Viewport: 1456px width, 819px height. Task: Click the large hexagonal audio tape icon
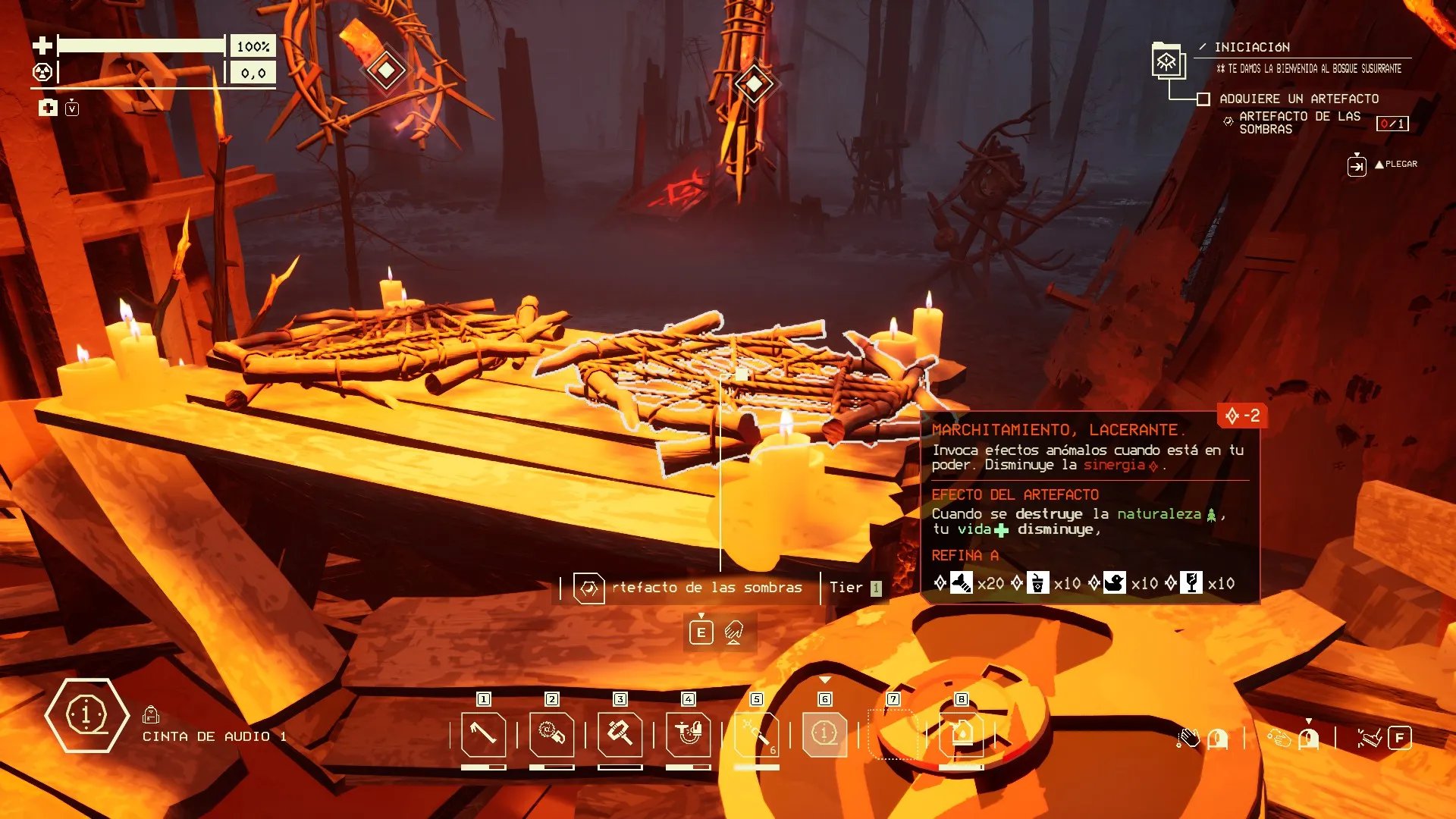tap(86, 715)
